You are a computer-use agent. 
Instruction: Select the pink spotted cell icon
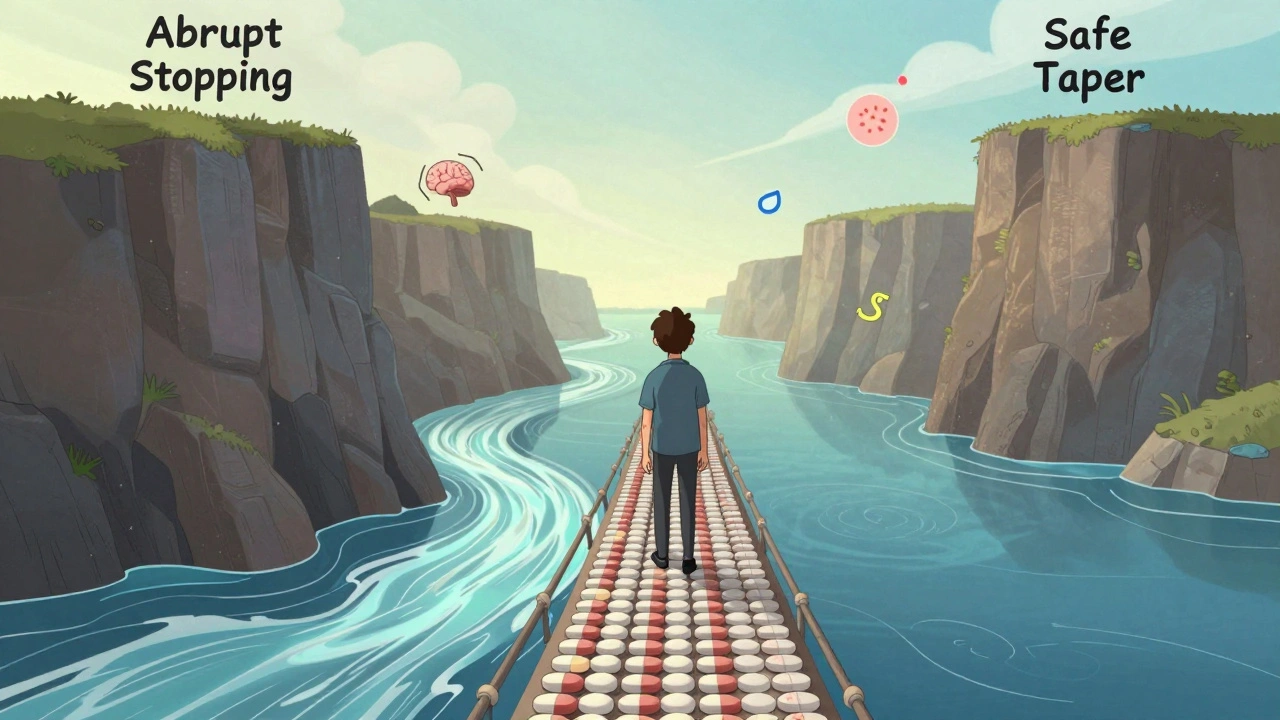872,120
